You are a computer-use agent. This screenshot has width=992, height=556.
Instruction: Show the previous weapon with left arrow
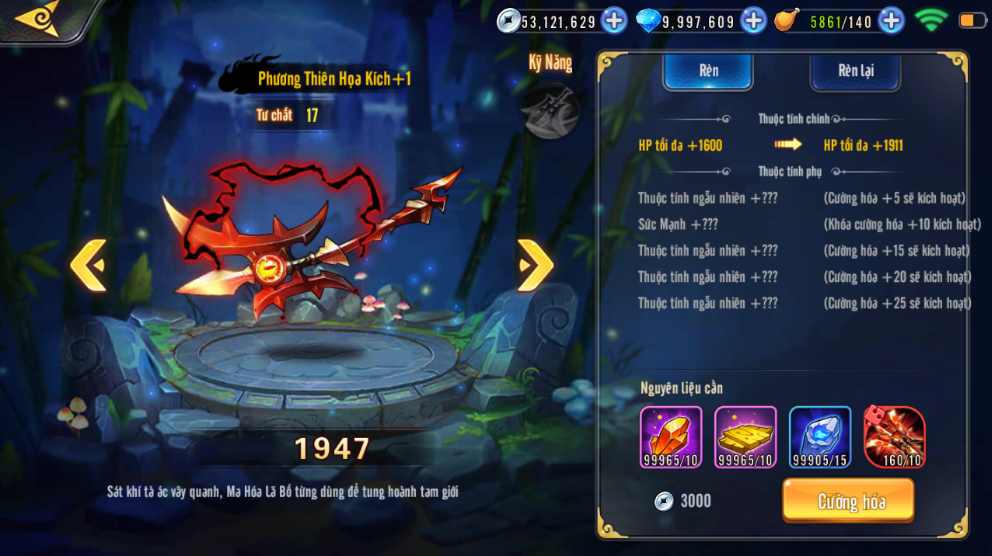point(88,265)
